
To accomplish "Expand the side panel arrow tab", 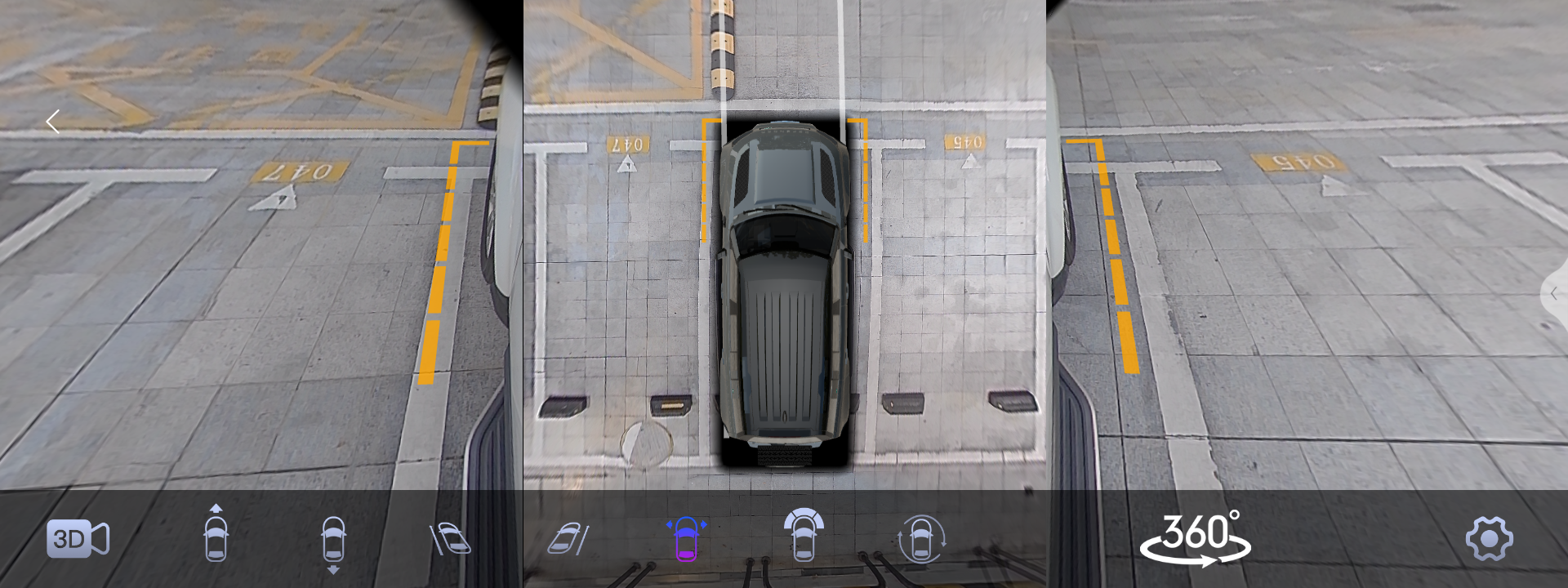I will pos(1553,294).
